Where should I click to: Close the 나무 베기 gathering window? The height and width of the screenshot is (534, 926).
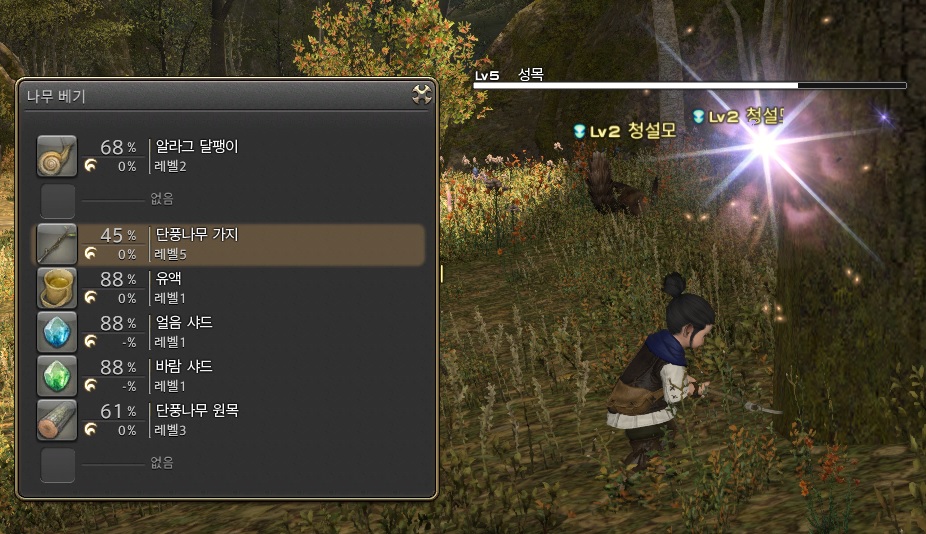422,95
